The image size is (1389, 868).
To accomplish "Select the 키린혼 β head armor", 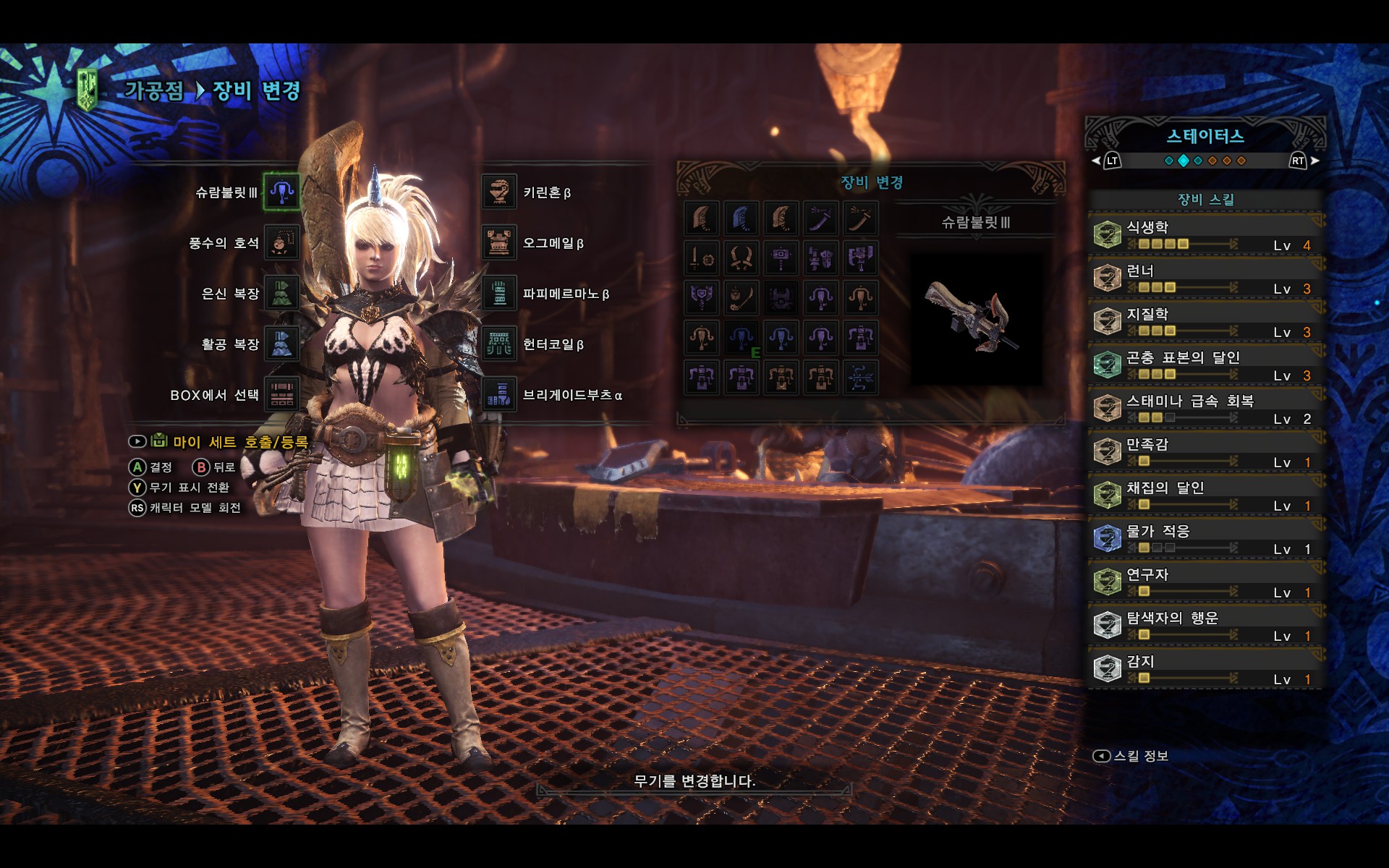I will pyautogui.click(x=499, y=192).
